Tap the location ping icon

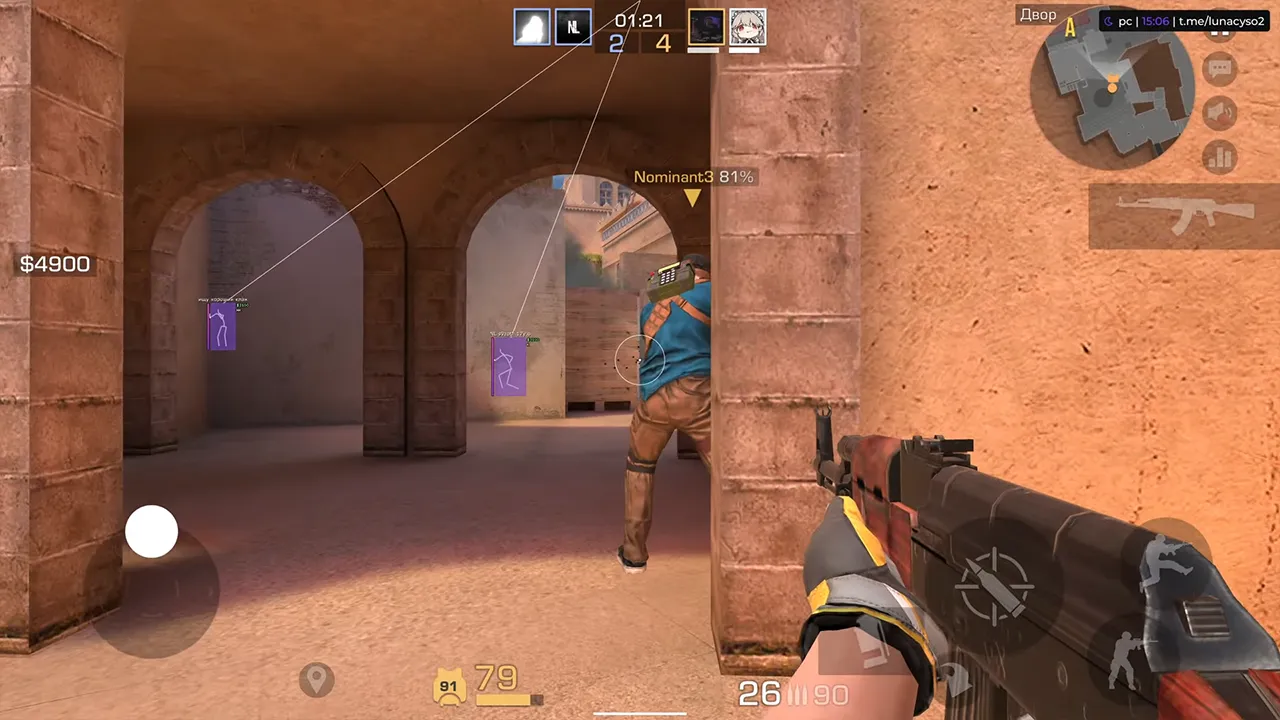tap(317, 680)
